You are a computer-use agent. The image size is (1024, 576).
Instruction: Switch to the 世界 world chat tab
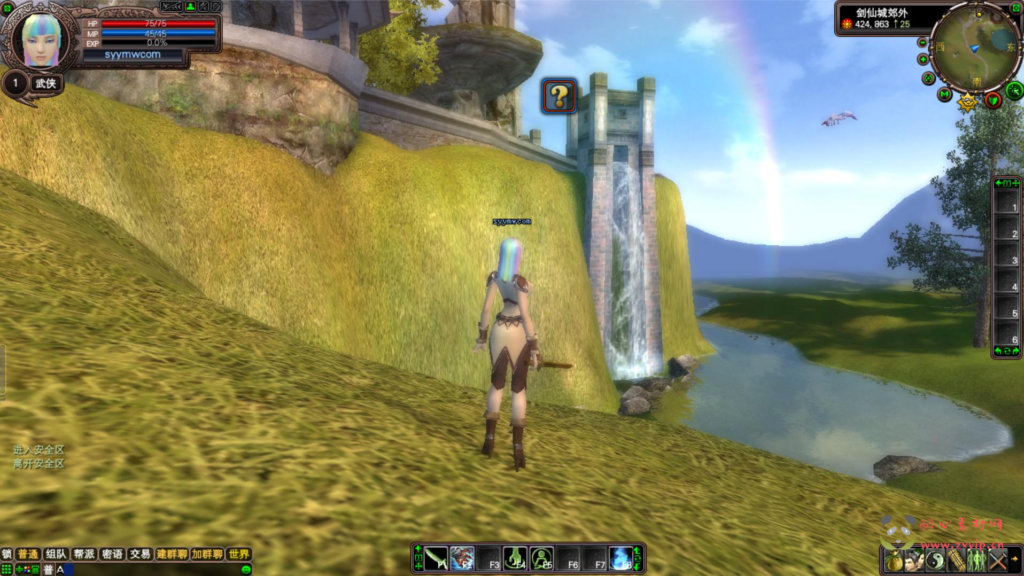[x=238, y=554]
